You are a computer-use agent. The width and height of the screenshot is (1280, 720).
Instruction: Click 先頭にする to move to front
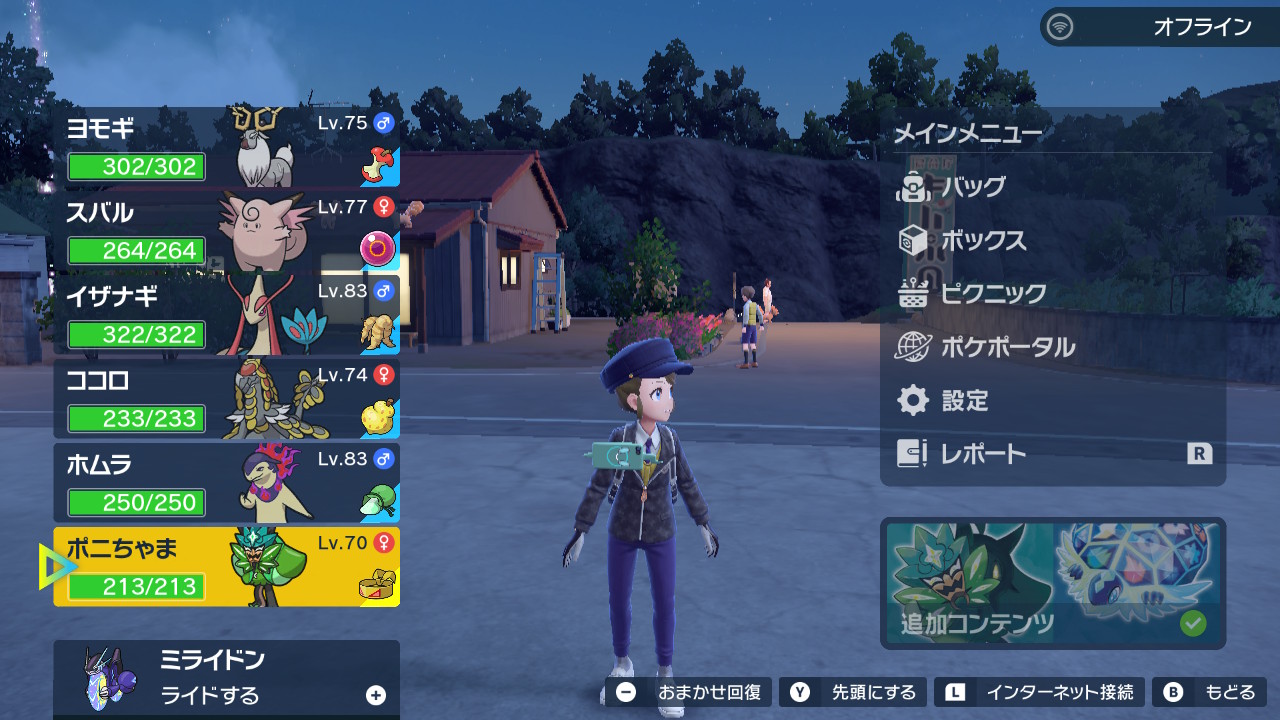point(853,692)
